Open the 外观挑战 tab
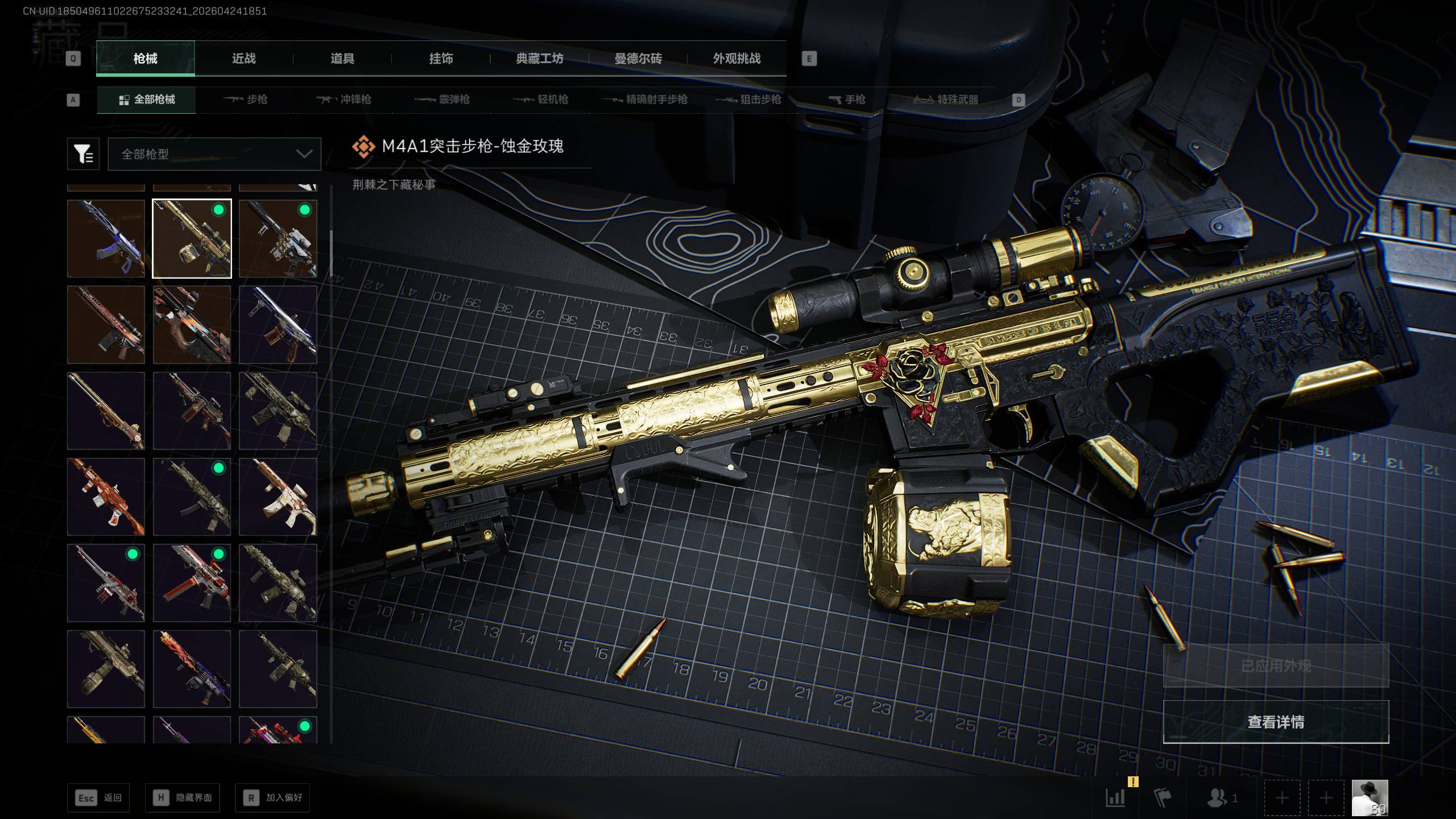The height and width of the screenshot is (819, 1456). coord(737,59)
